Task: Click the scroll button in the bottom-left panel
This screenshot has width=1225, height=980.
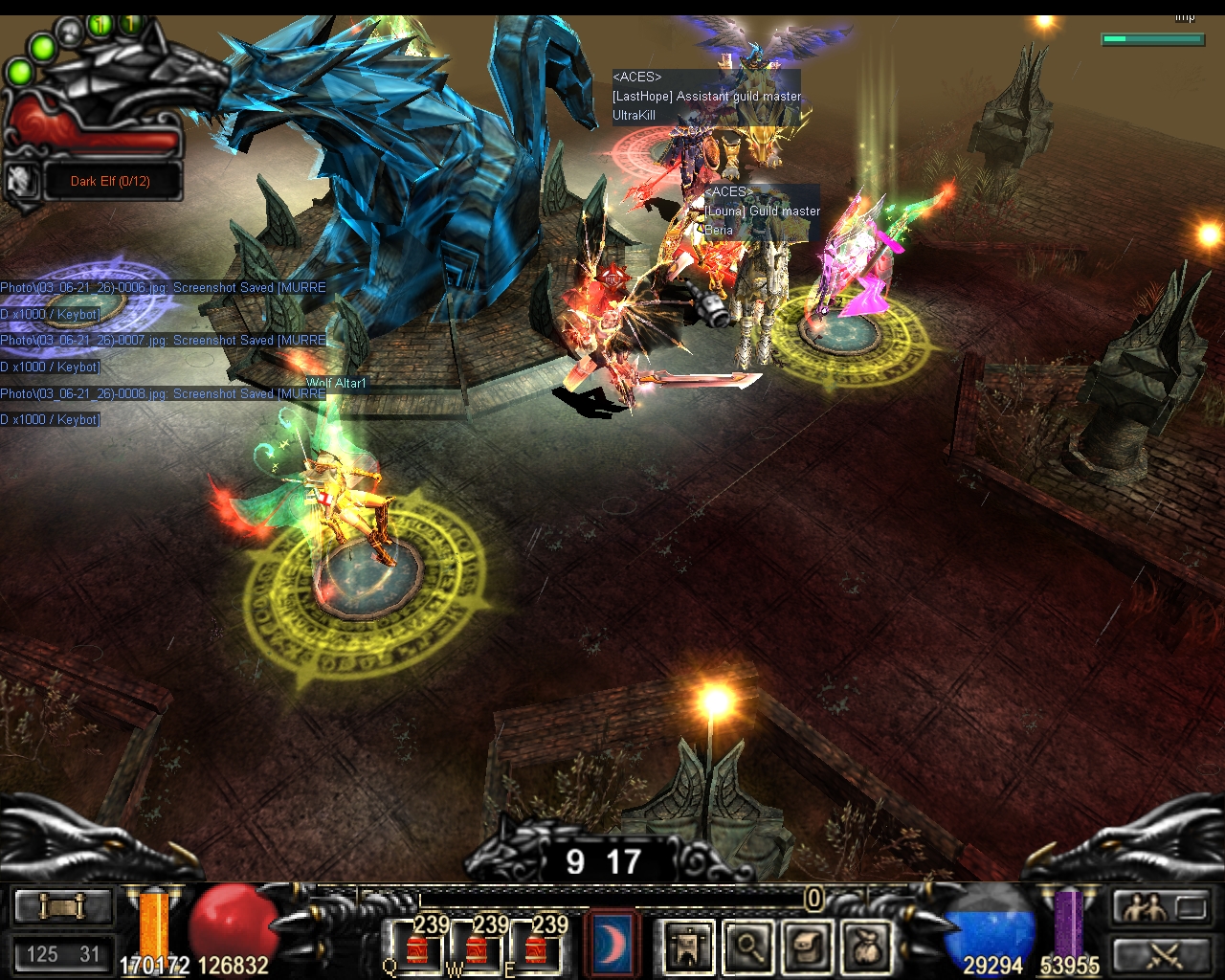Action: pos(62,906)
